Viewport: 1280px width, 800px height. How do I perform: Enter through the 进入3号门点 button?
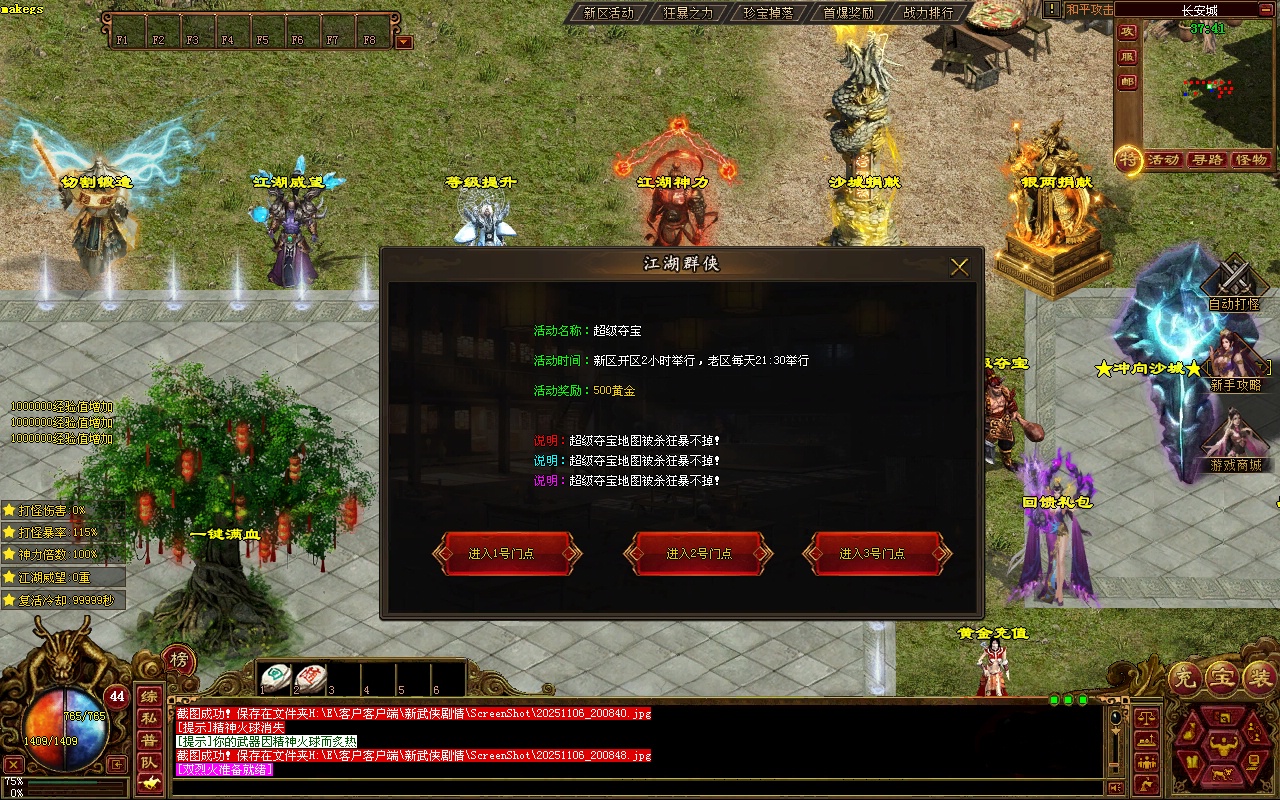click(877, 554)
